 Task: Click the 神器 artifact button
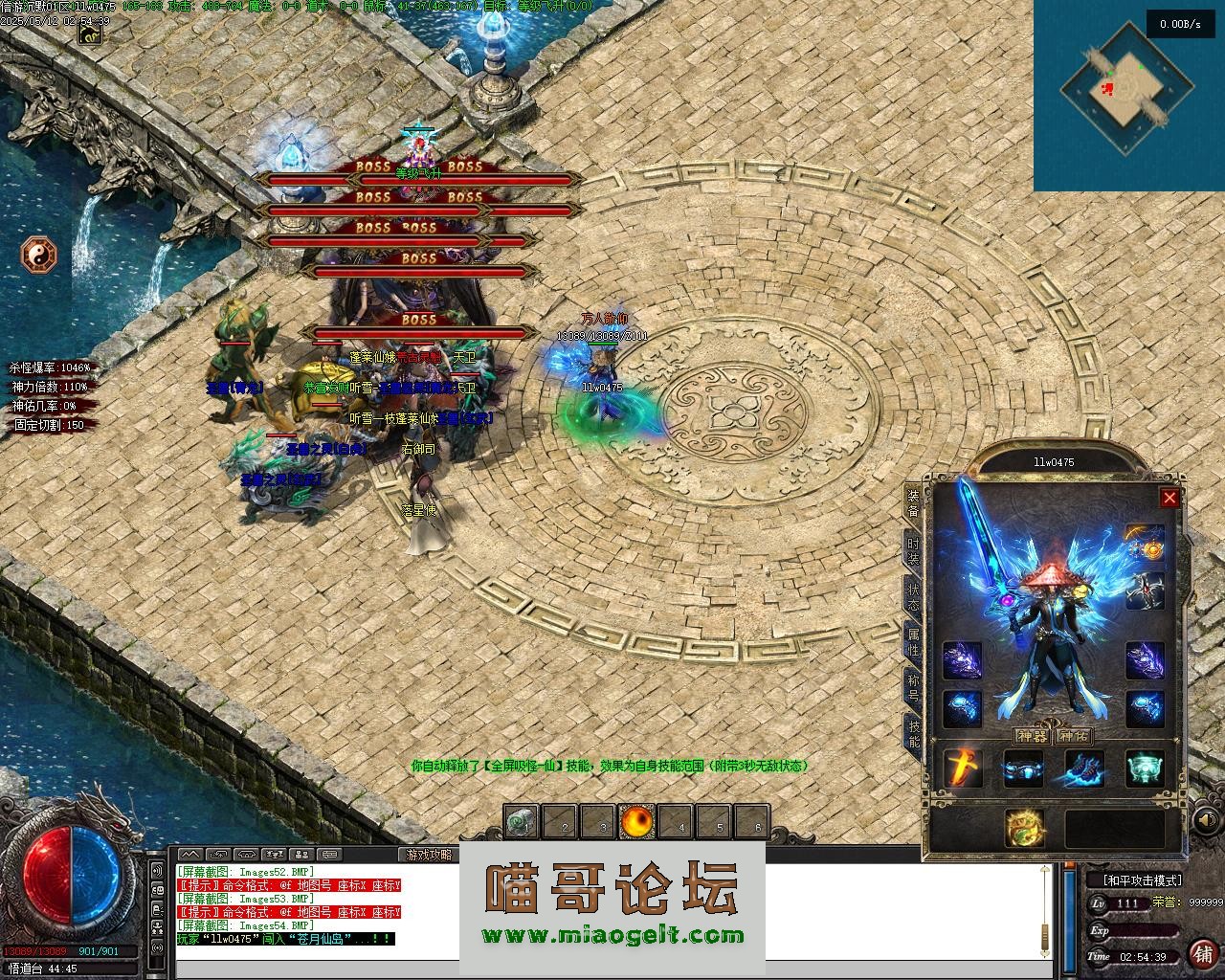pos(1033,736)
